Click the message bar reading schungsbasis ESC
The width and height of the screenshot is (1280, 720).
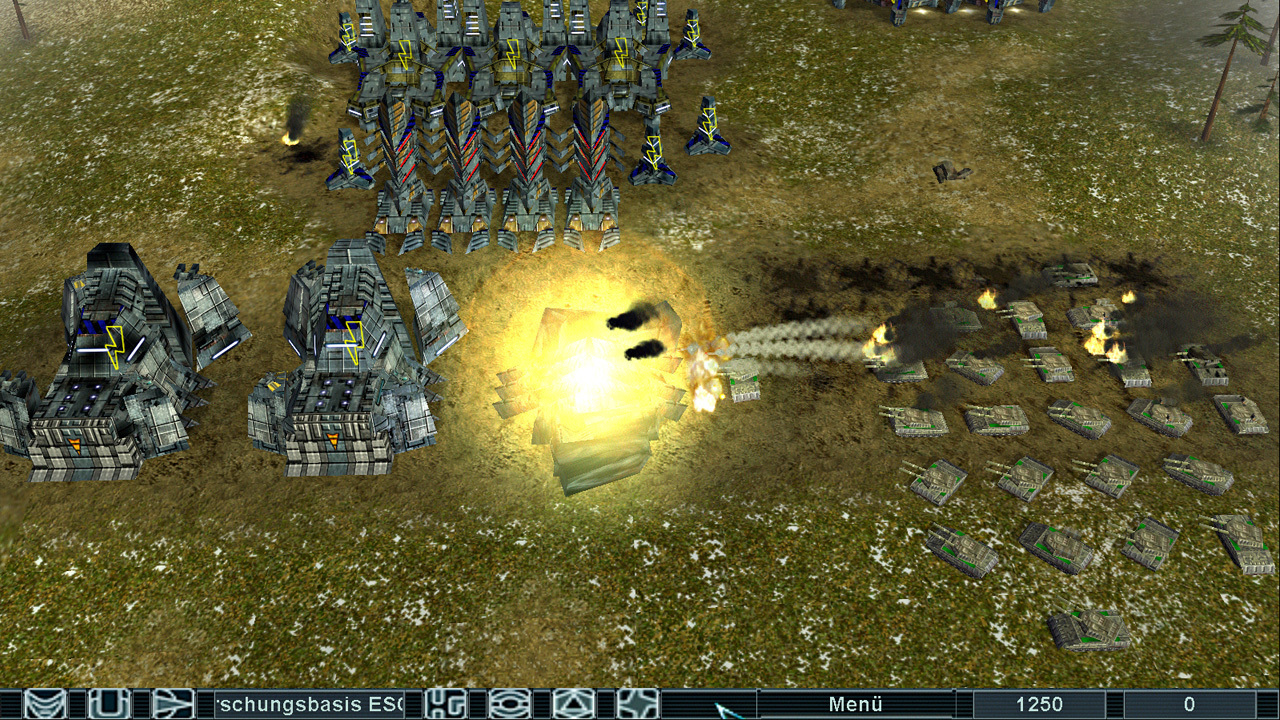tap(310, 703)
